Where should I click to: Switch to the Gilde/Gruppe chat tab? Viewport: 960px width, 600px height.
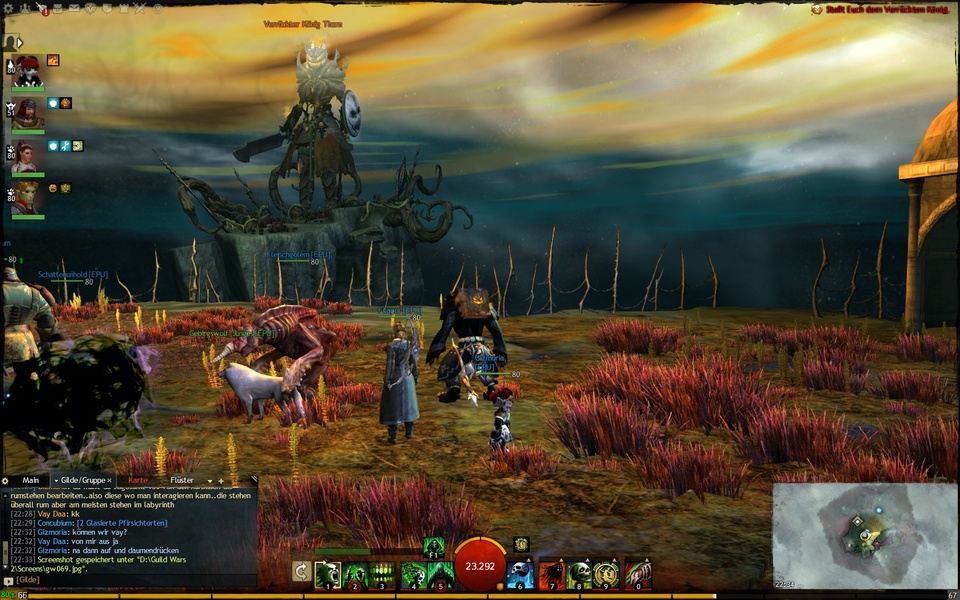coord(82,480)
